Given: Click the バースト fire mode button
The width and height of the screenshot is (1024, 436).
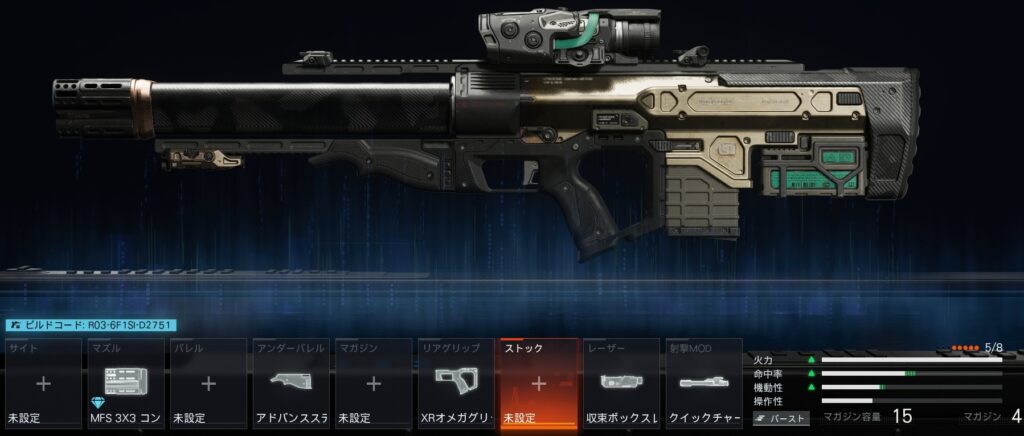Looking at the screenshot, I should point(781,419).
